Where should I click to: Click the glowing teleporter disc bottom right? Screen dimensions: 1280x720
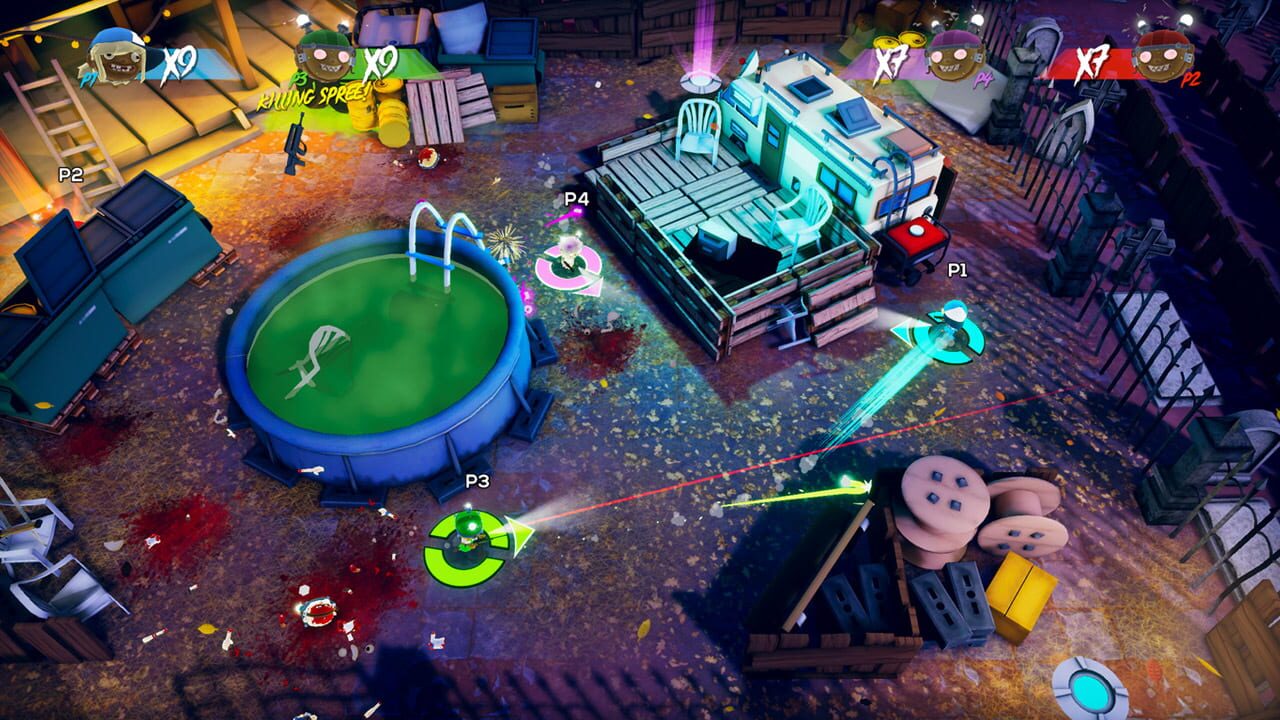tap(1092, 690)
